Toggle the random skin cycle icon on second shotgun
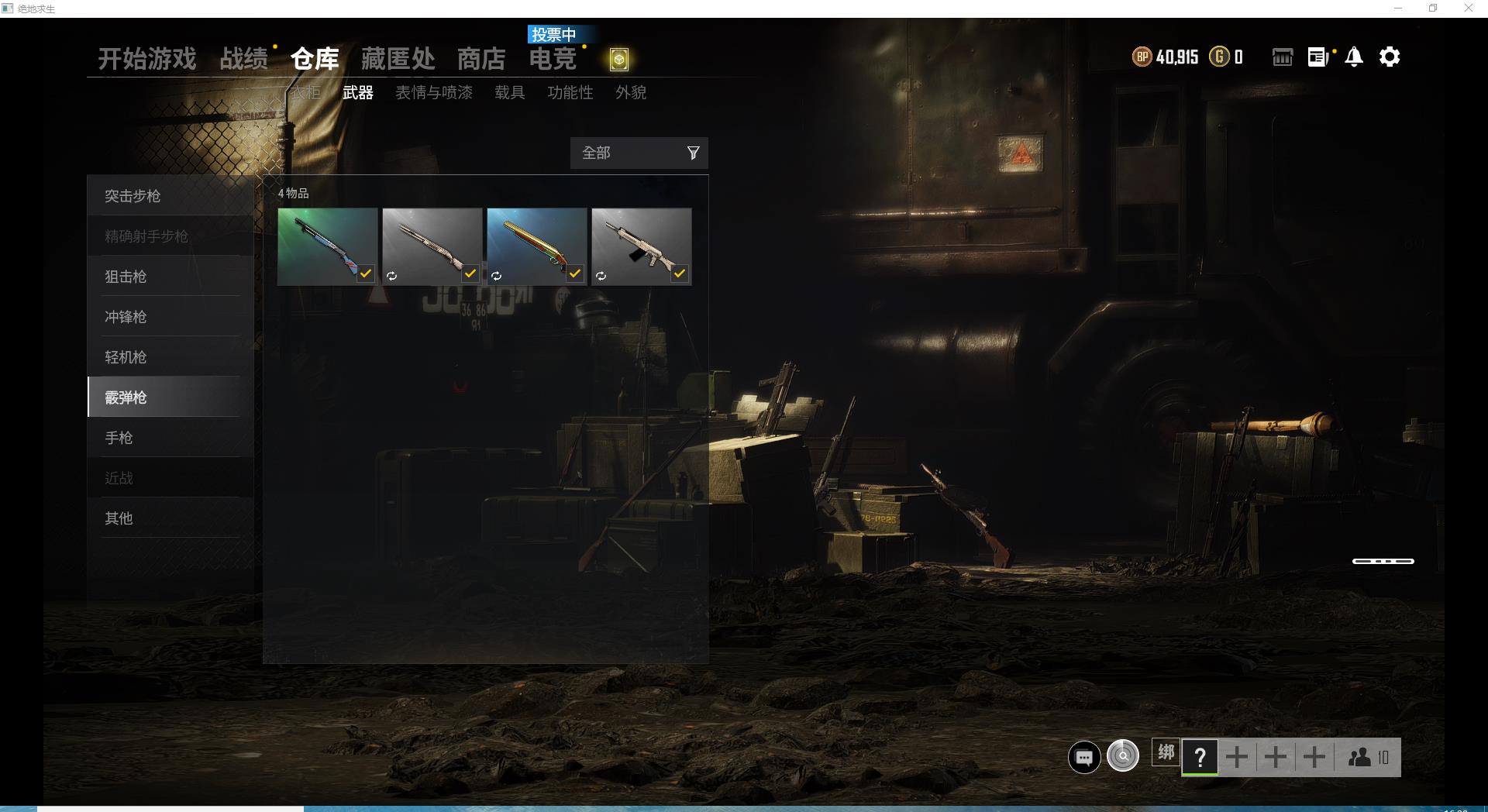Viewport: 1488px width, 812px height. [x=392, y=274]
